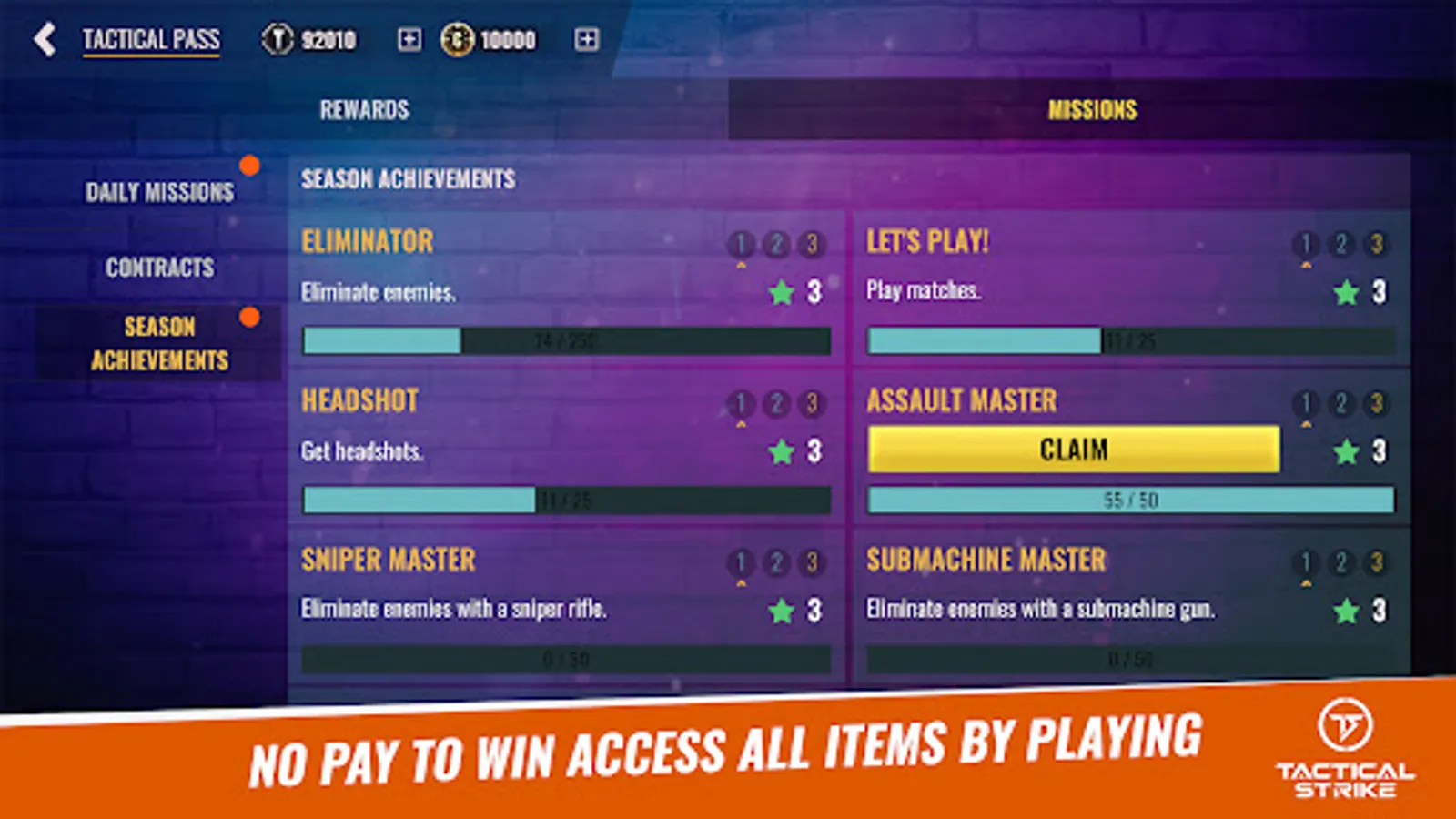Switch to the Missions tab
This screenshot has height=819, width=1456.
(1090, 109)
